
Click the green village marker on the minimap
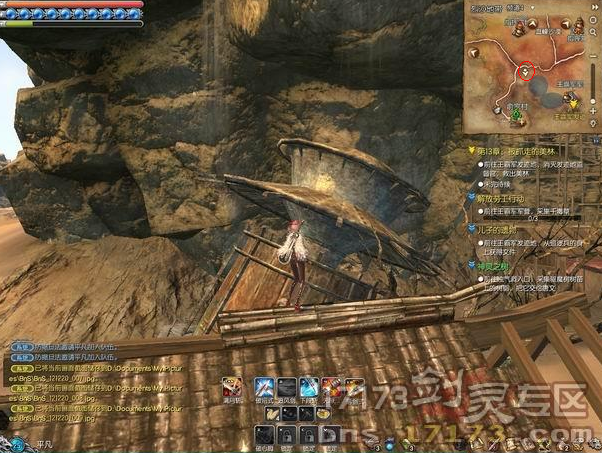[x=517, y=115]
